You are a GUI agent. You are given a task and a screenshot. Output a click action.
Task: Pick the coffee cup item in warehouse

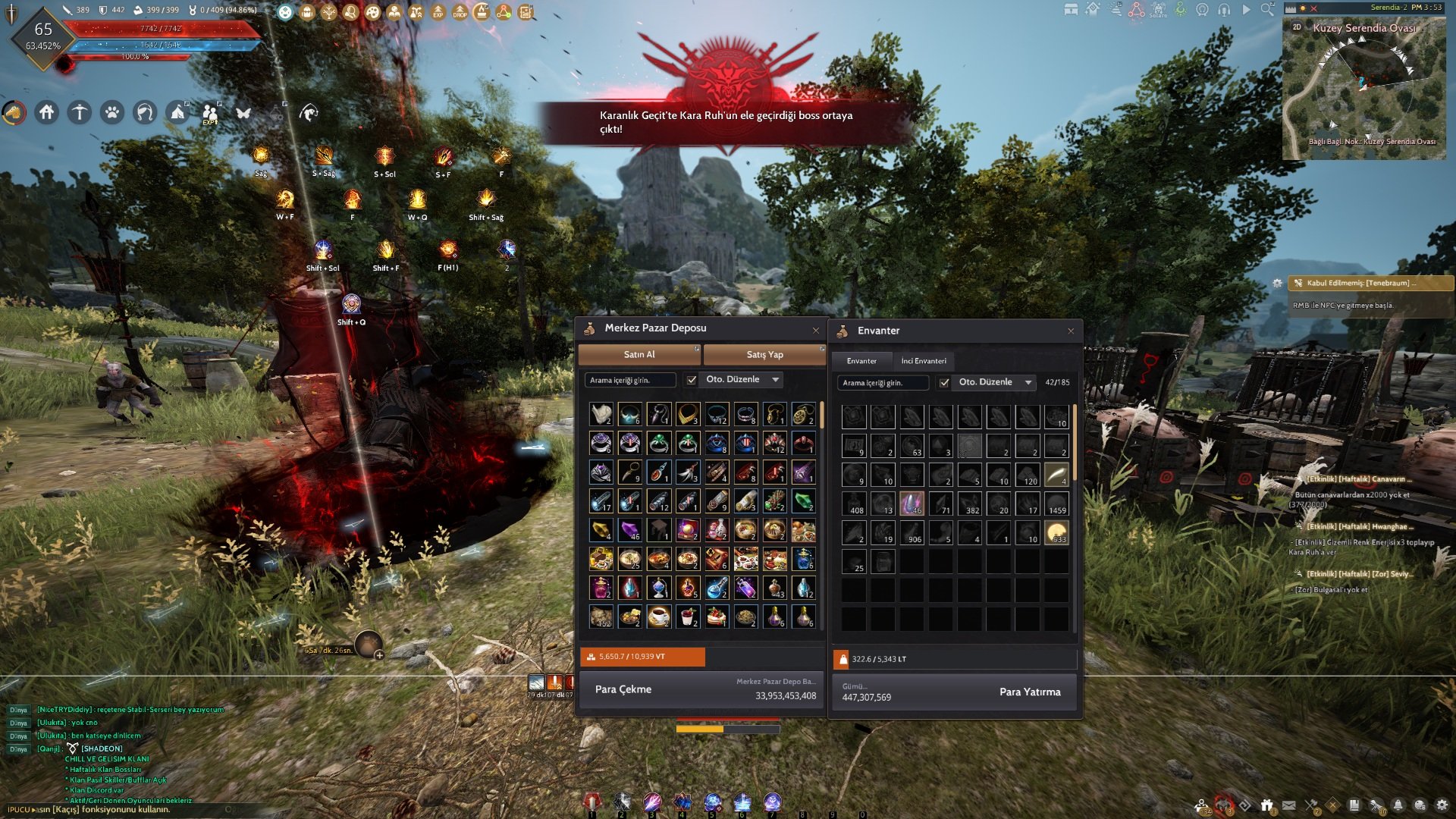pos(659,617)
